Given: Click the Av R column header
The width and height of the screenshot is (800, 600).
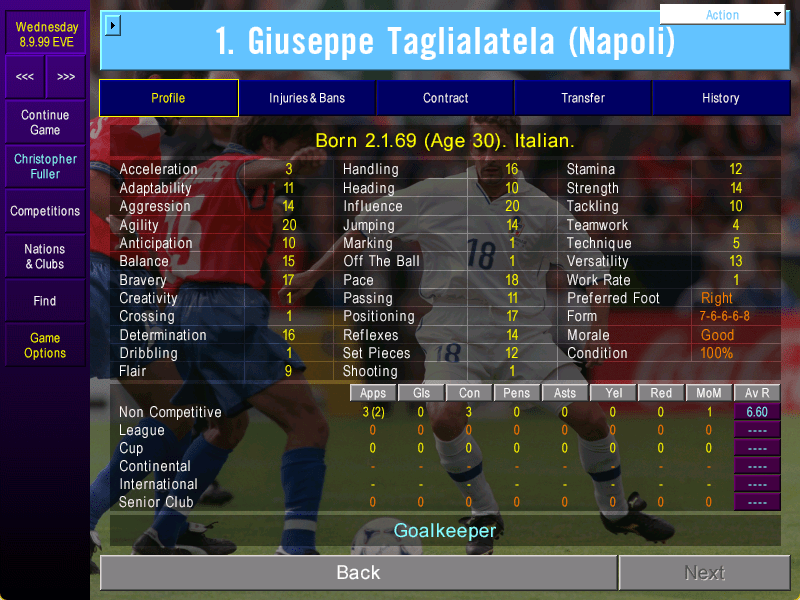Looking at the screenshot, I should (x=757, y=393).
